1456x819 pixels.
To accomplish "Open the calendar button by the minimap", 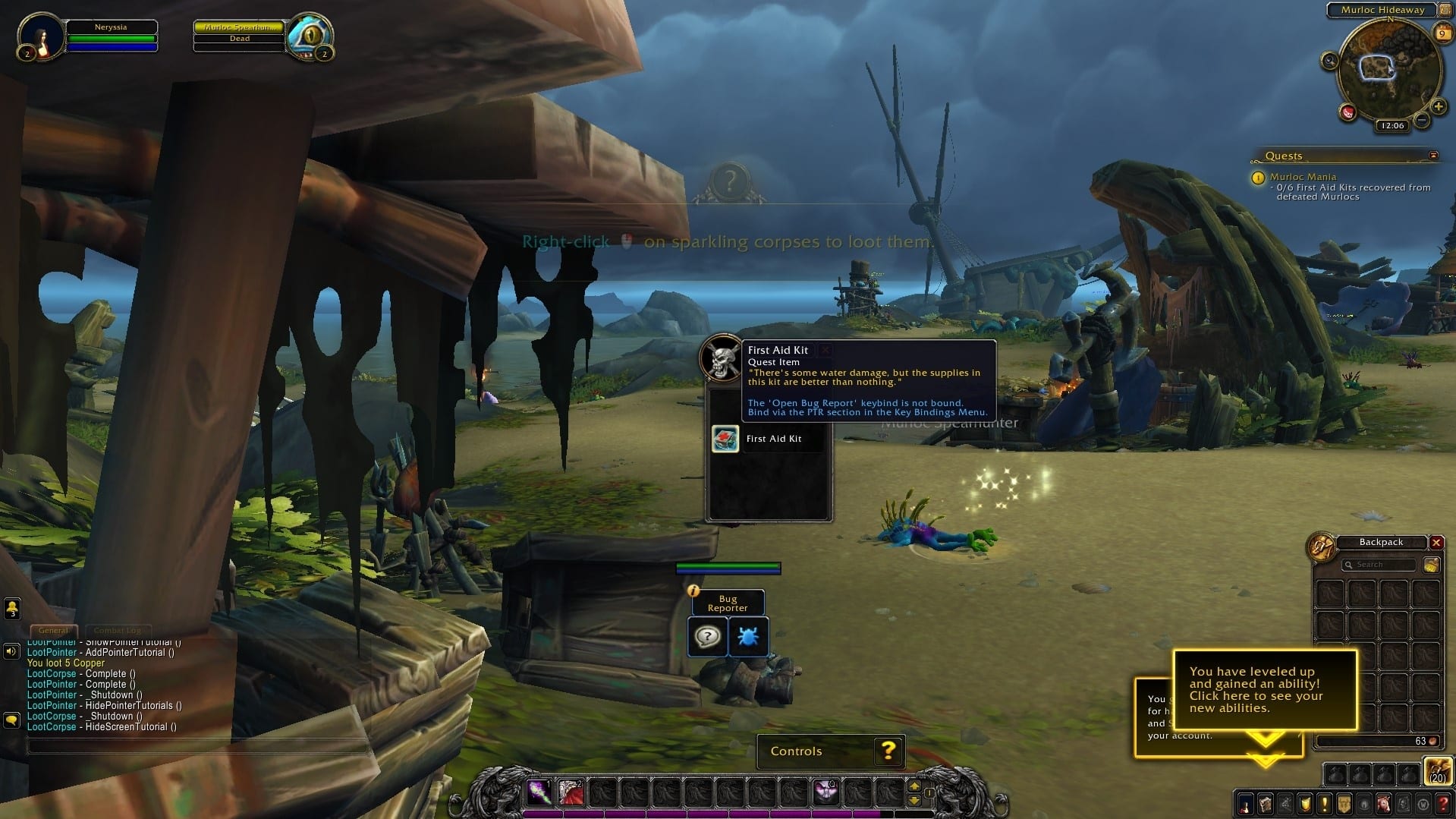I will (x=1442, y=33).
